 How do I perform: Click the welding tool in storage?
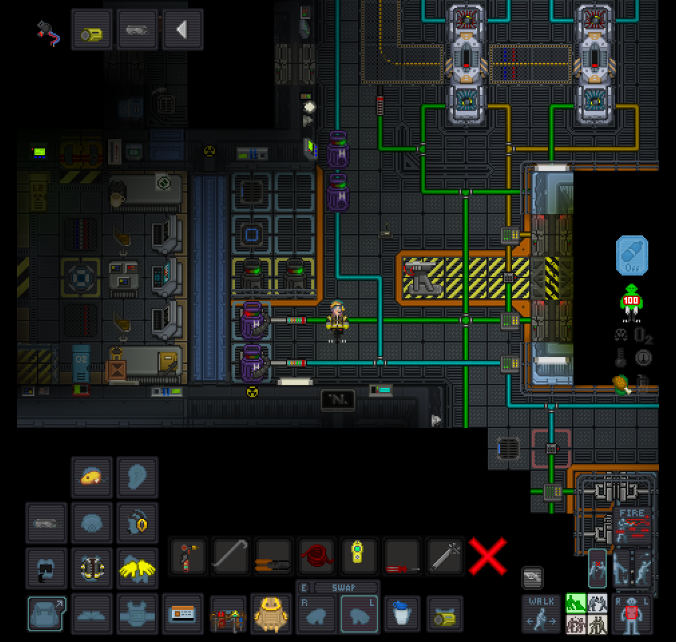(x=187, y=556)
